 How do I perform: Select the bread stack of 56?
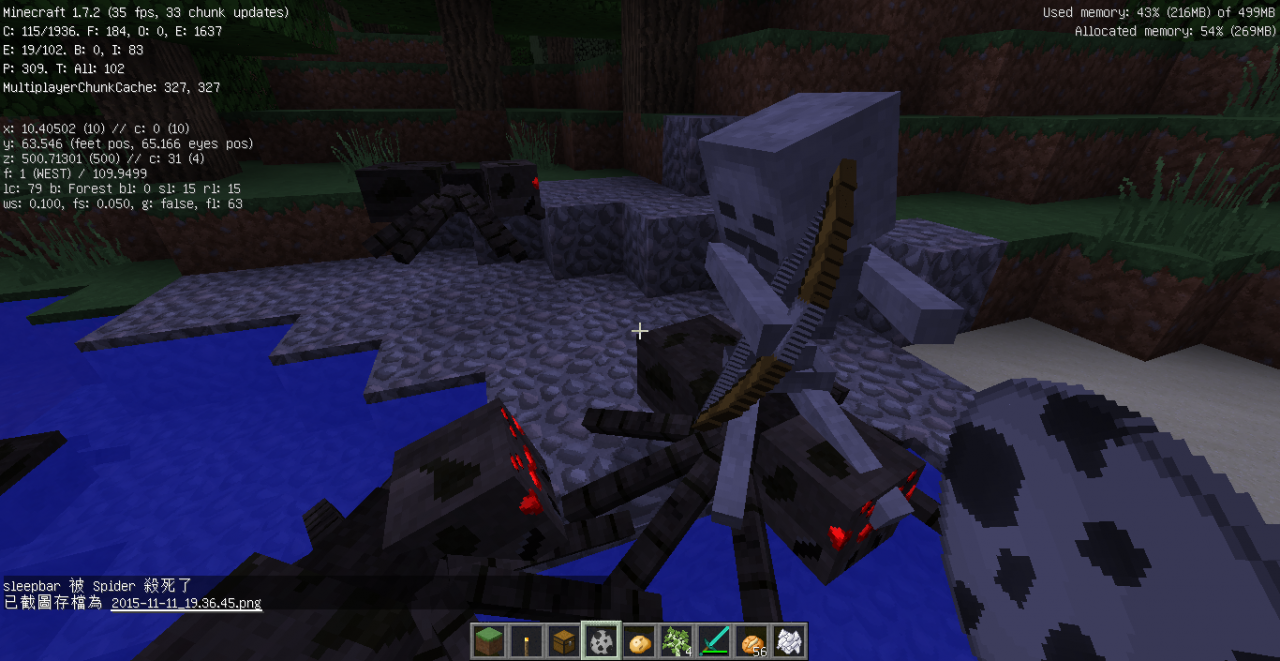coord(751,641)
